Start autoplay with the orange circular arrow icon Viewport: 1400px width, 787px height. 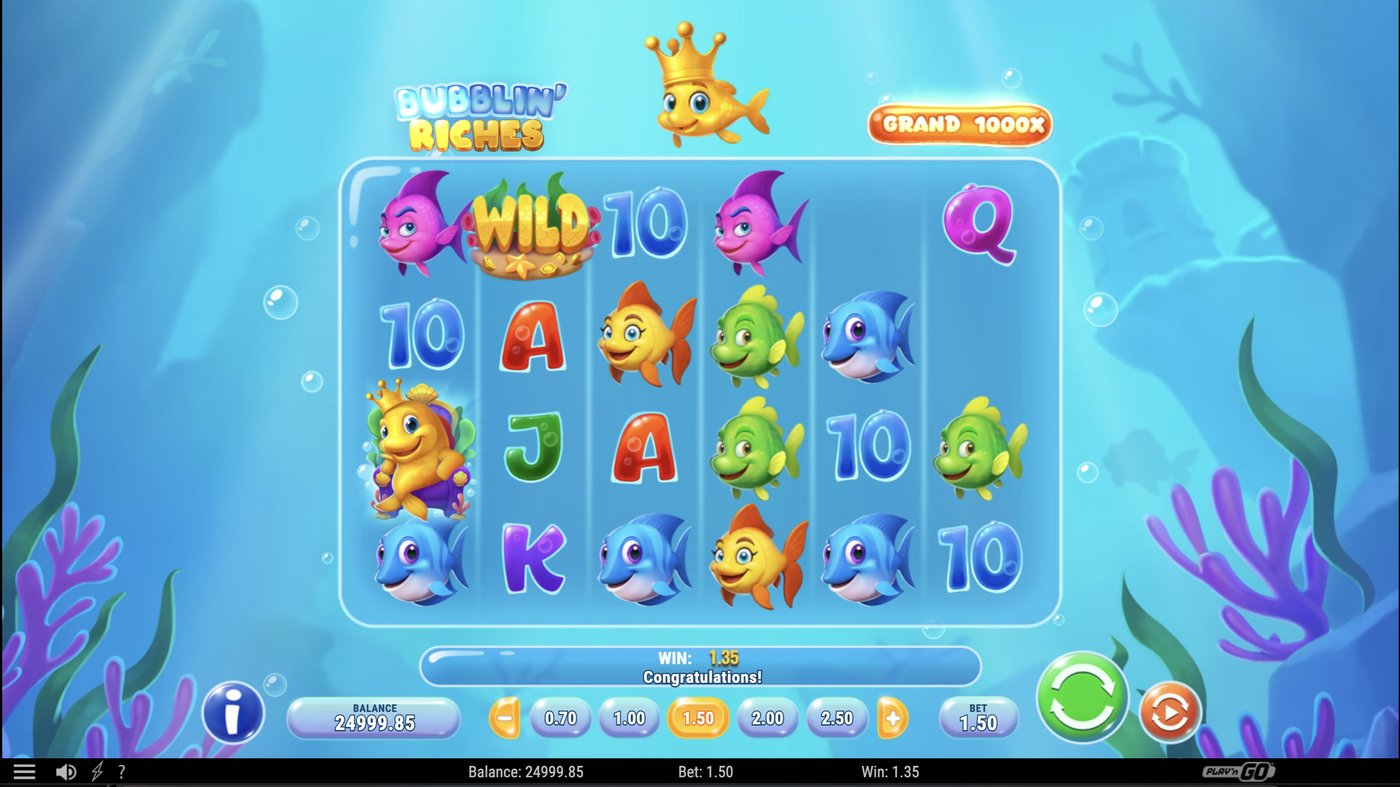[x=1168, y=712]
